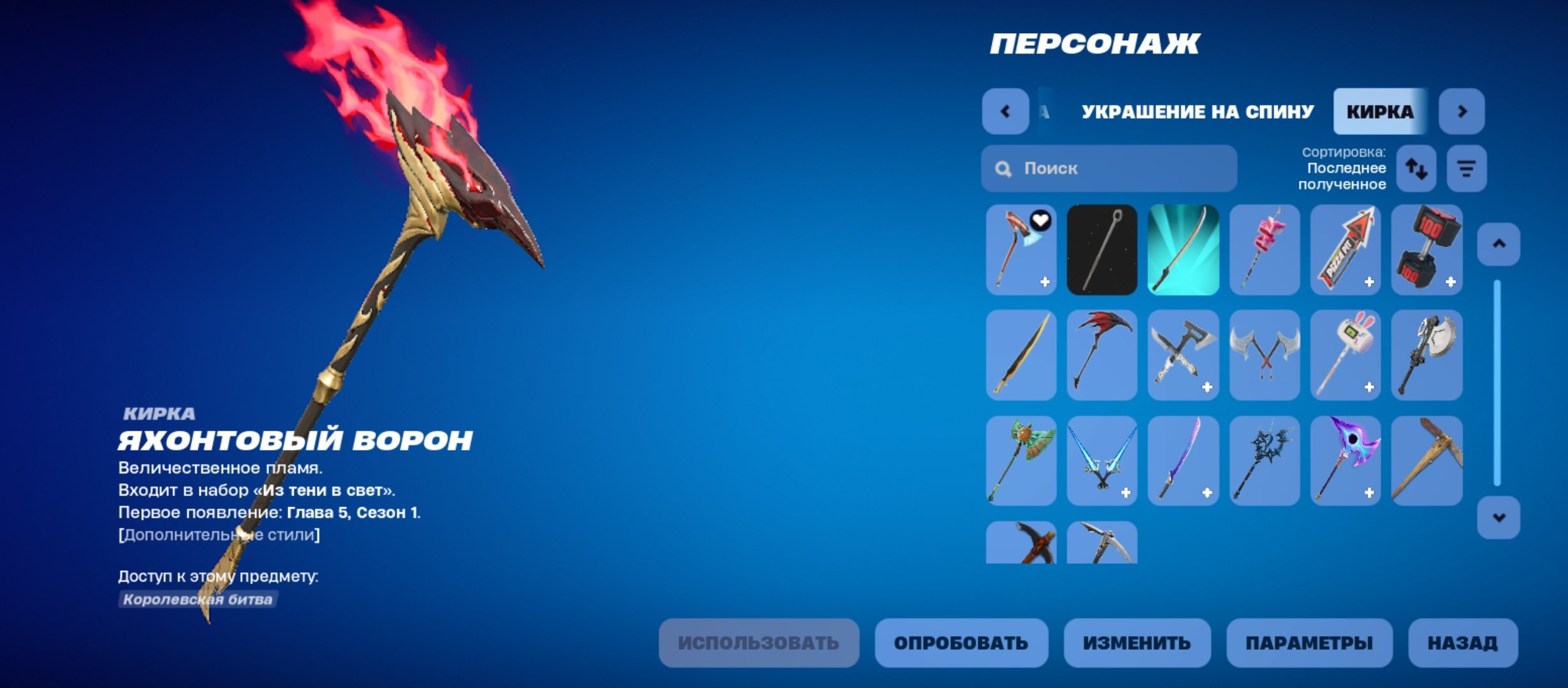Click the left arrow to previous category
Viewport: 1568px width, 688px height.
click(x=1006, y=112)
